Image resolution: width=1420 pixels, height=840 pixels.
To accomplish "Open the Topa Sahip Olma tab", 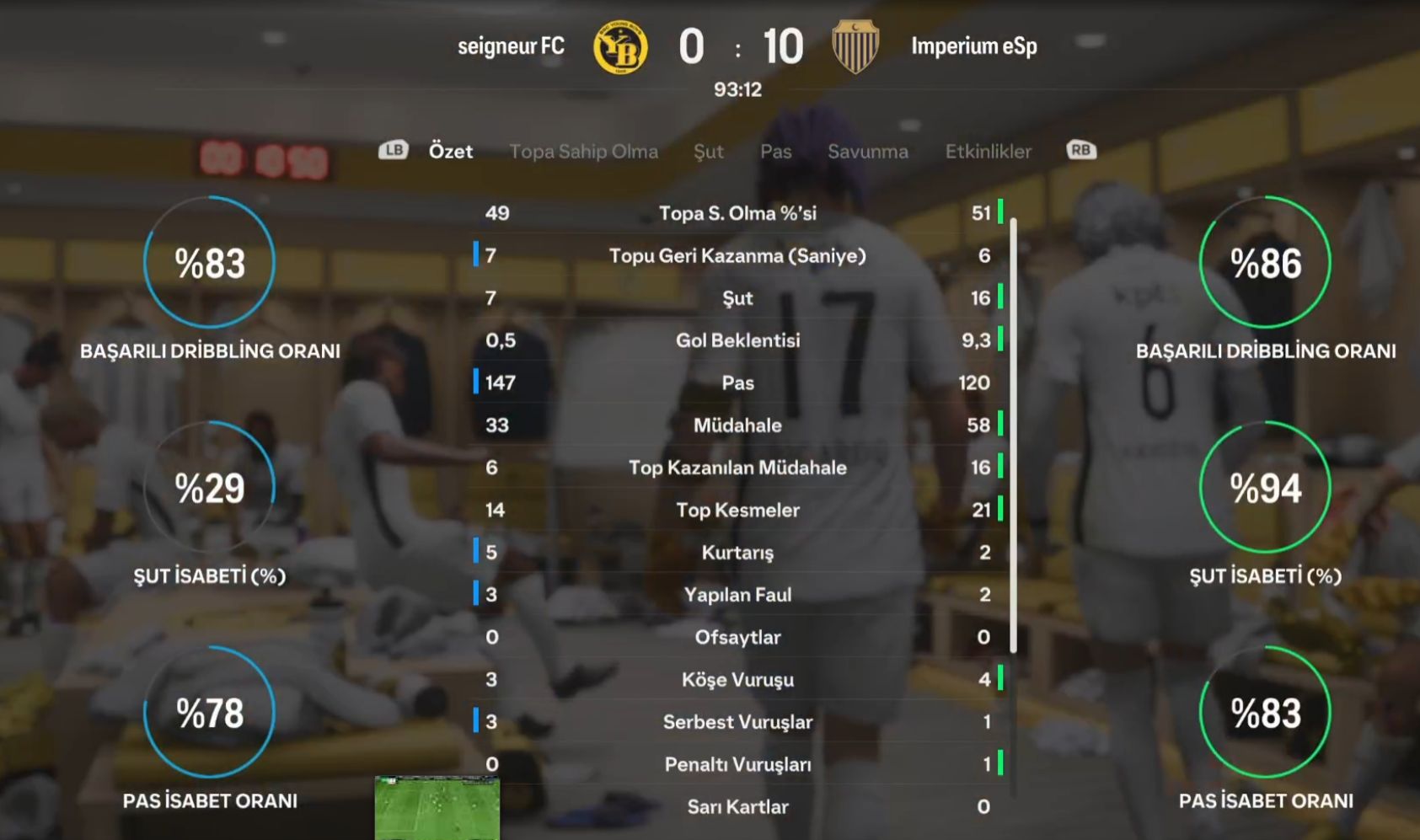I will click(583, 152).
